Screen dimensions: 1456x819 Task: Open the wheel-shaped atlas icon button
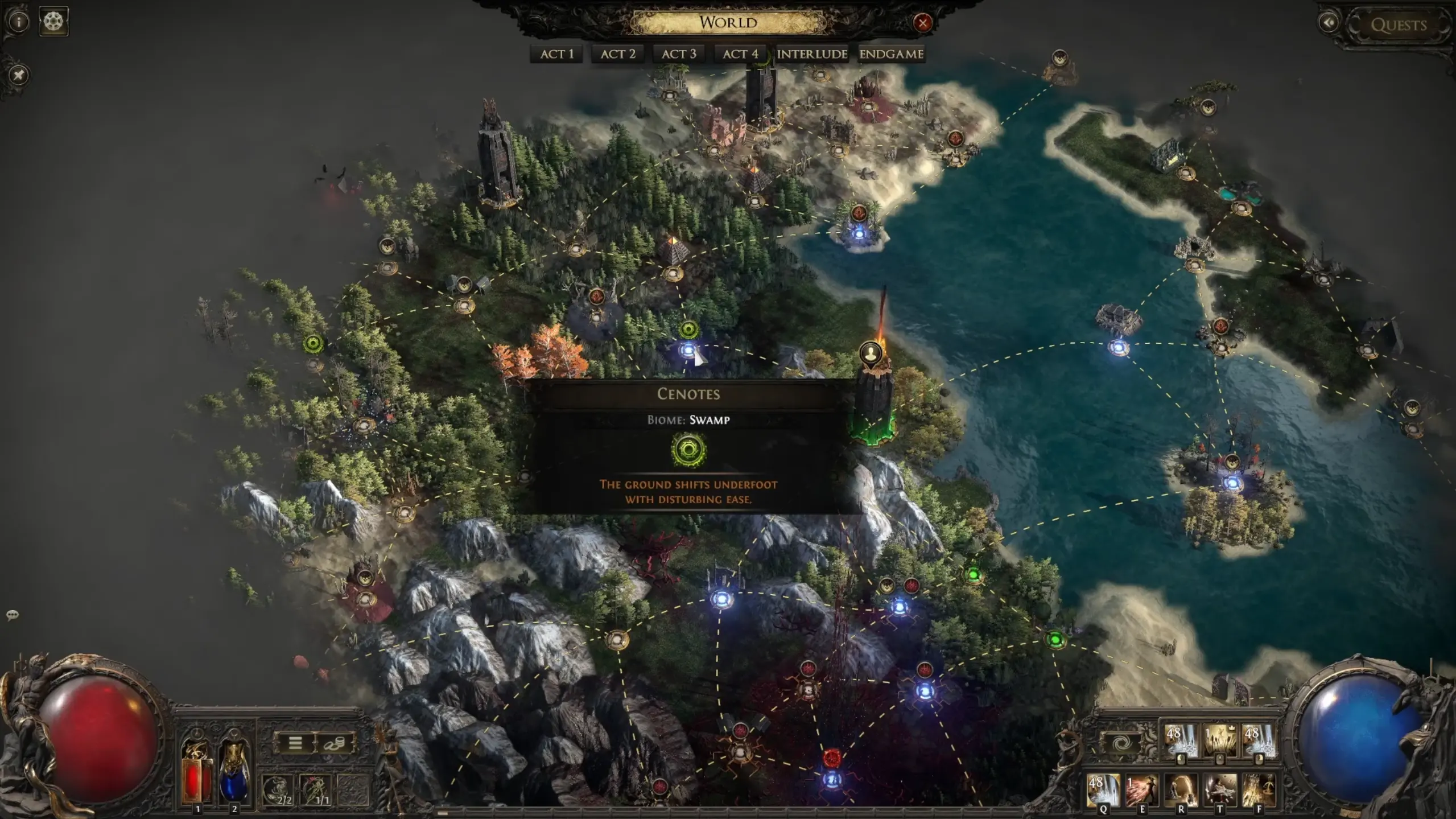coord(53,22)
